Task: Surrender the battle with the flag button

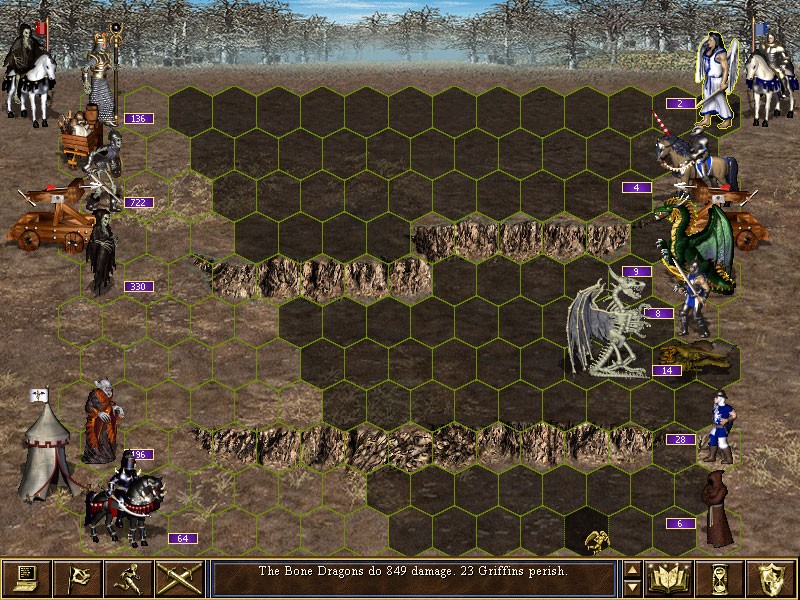Action: (78, 578)
